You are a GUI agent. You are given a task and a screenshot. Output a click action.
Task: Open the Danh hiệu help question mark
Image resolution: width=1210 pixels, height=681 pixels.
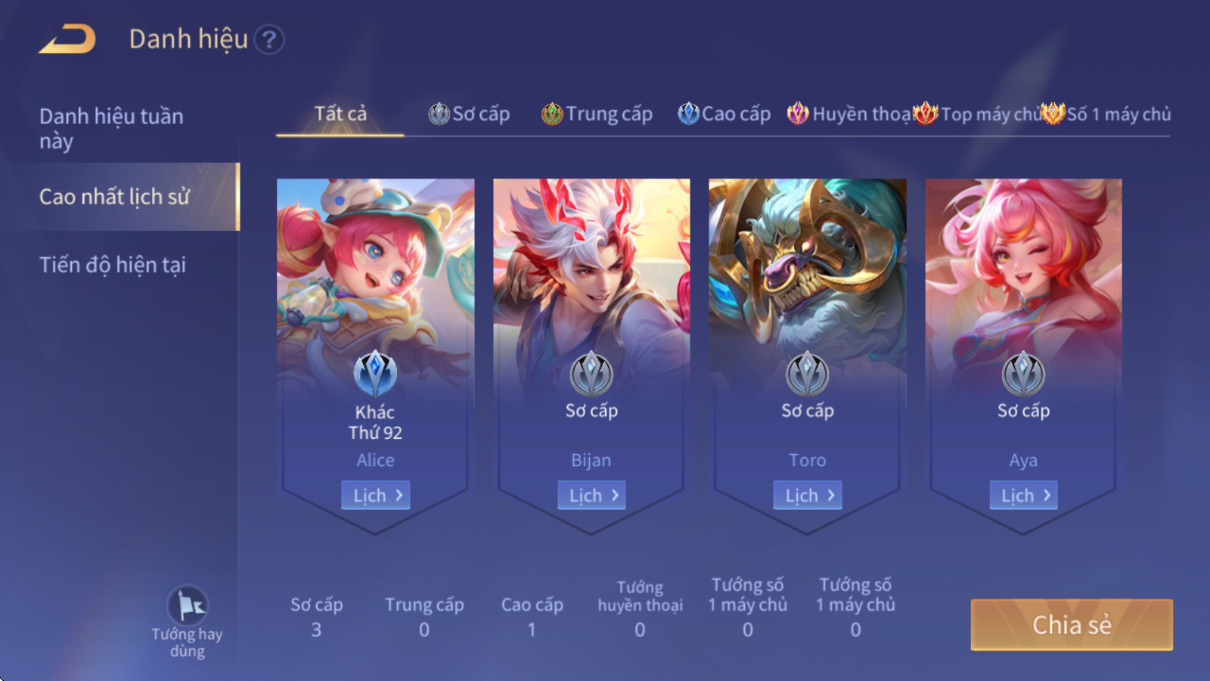(x=269, y=40)
